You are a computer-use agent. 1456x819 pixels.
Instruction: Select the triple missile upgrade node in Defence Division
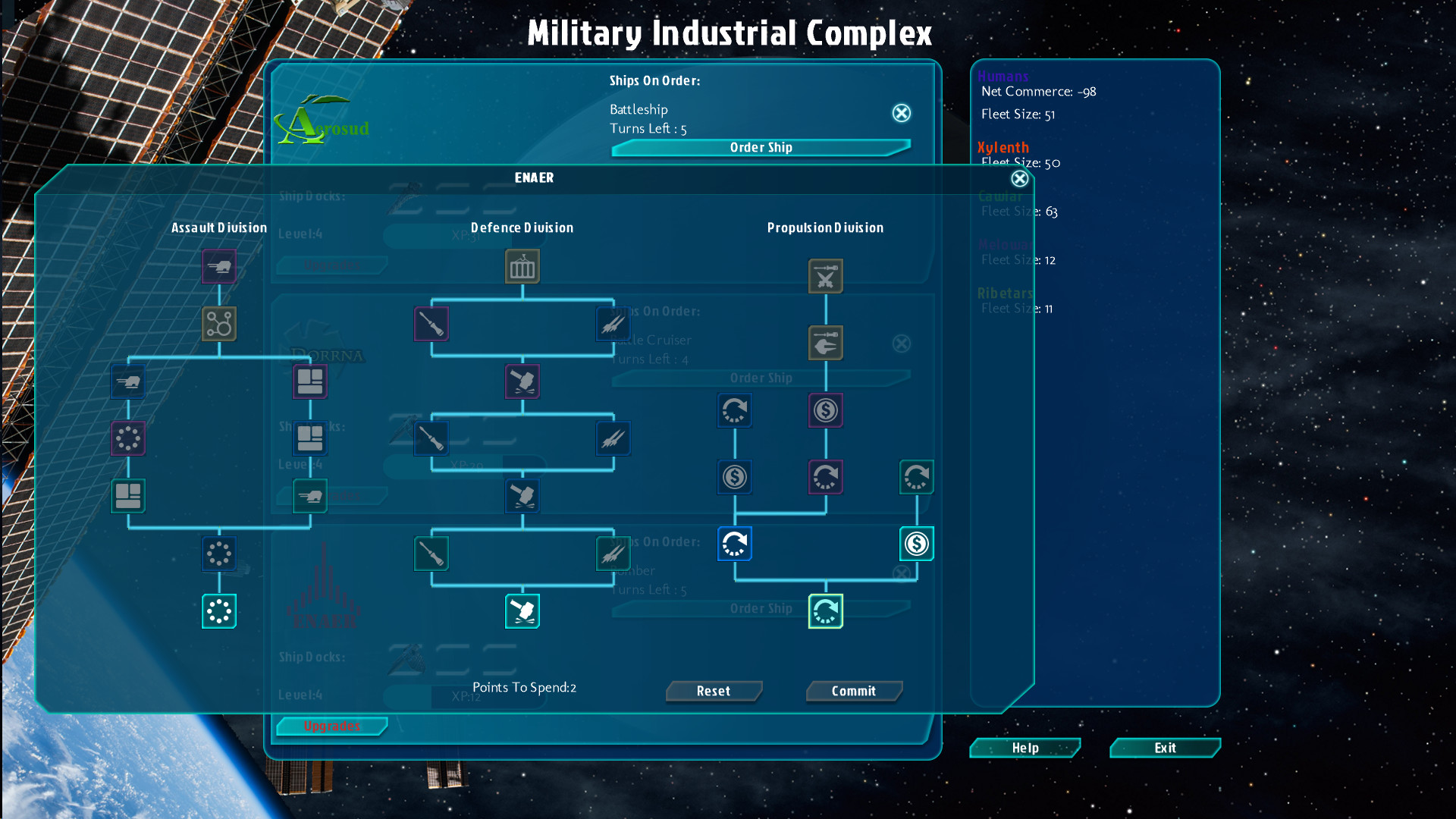pos(613,324)
